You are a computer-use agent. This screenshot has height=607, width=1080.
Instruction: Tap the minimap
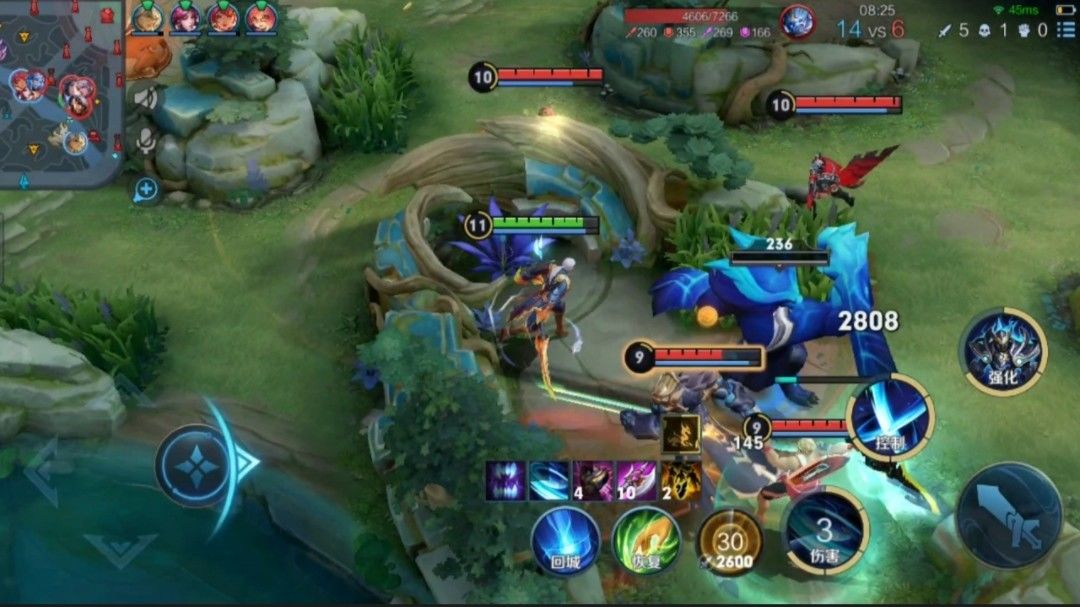[x=60, y=92]
